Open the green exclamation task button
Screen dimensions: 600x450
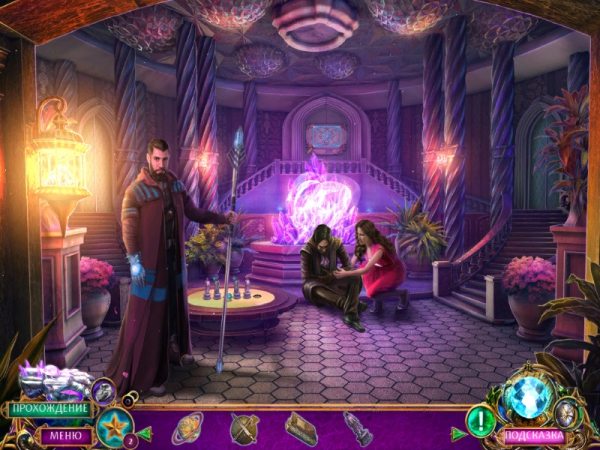(x=481, y=421)
